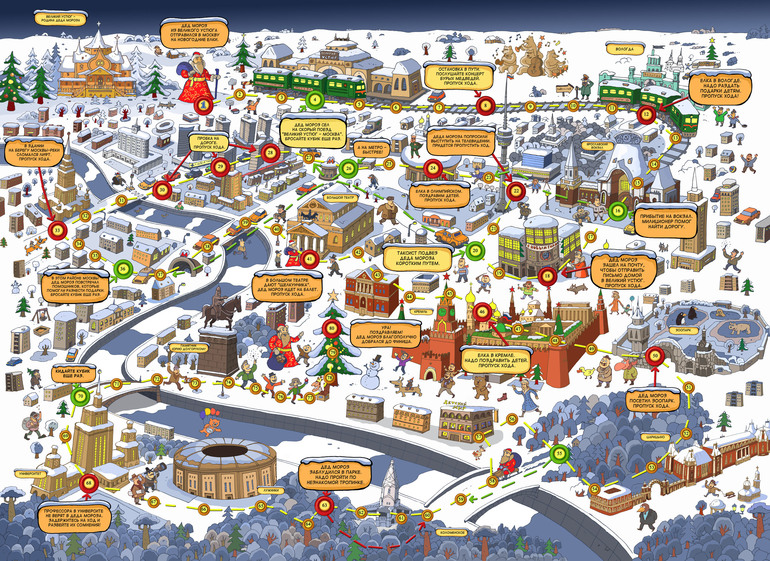This screenshot has width=770, height=561.
Task: Select red board space number 28
Action: [270, 153]
